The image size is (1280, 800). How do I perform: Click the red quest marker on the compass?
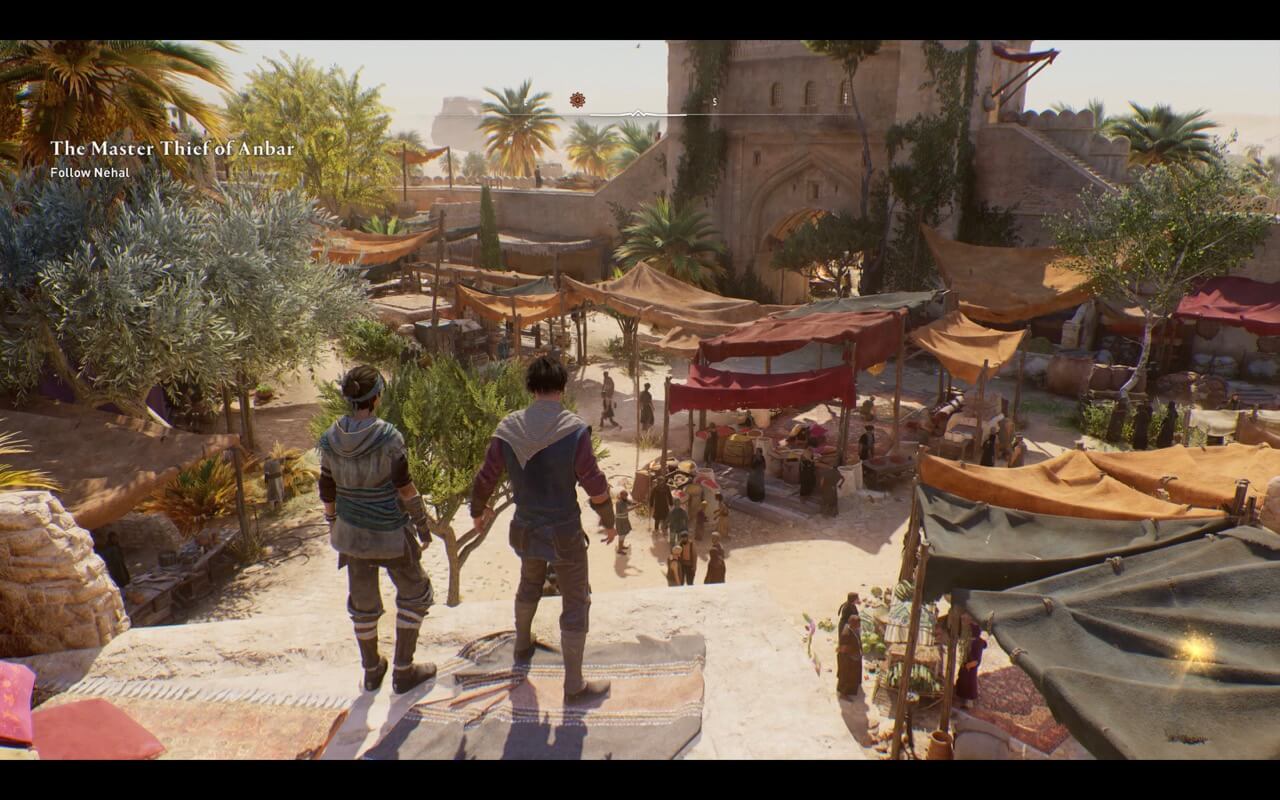click(577, 100)
